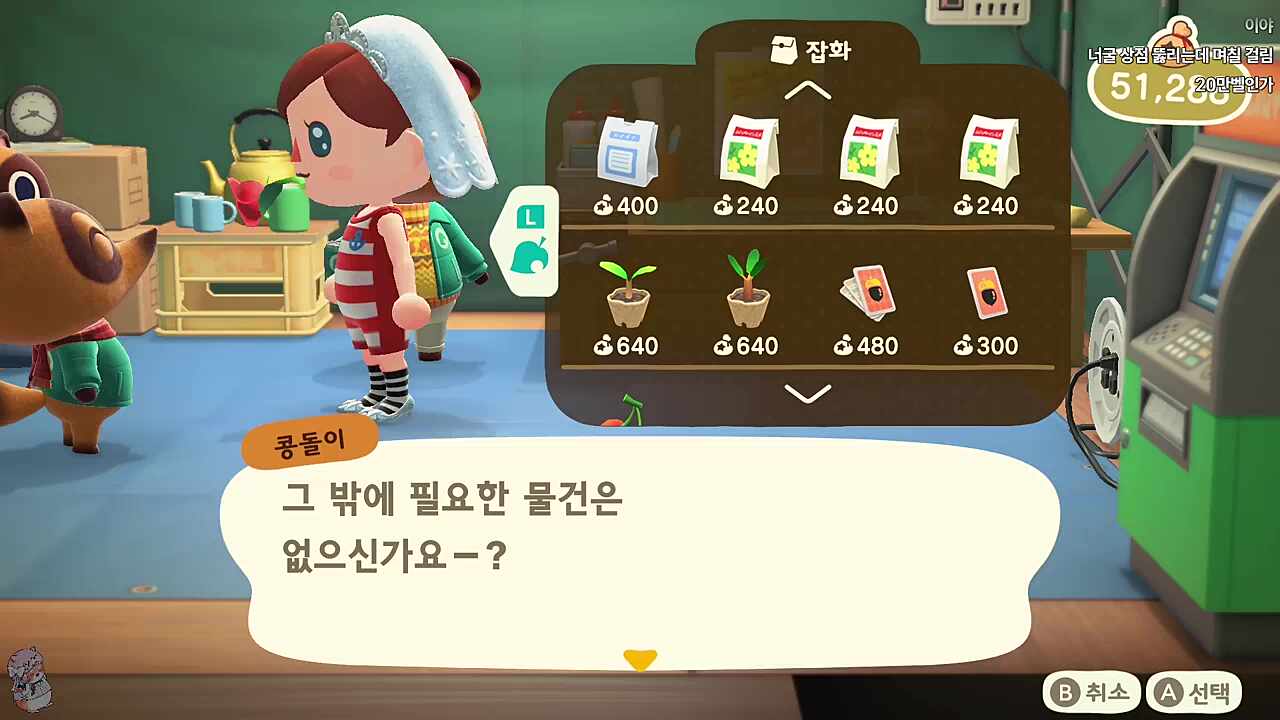Pick the wrapping paper stack priced 480
Screen dimensions: 1280x720
(x=868, y=290)
